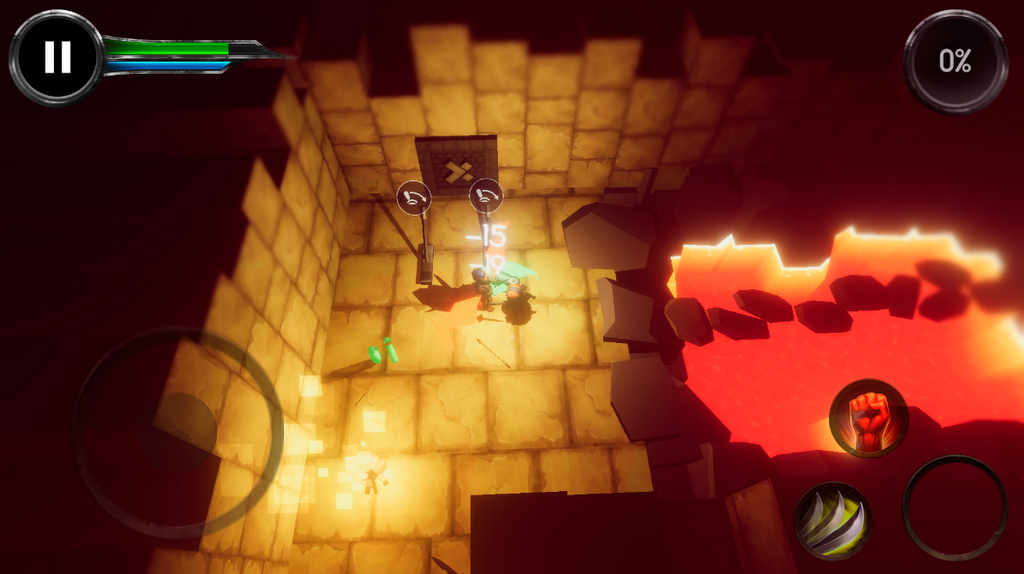Screen dimensions: 1024x574
Task: Activate the red fist ability
Action: coord(868,418)
